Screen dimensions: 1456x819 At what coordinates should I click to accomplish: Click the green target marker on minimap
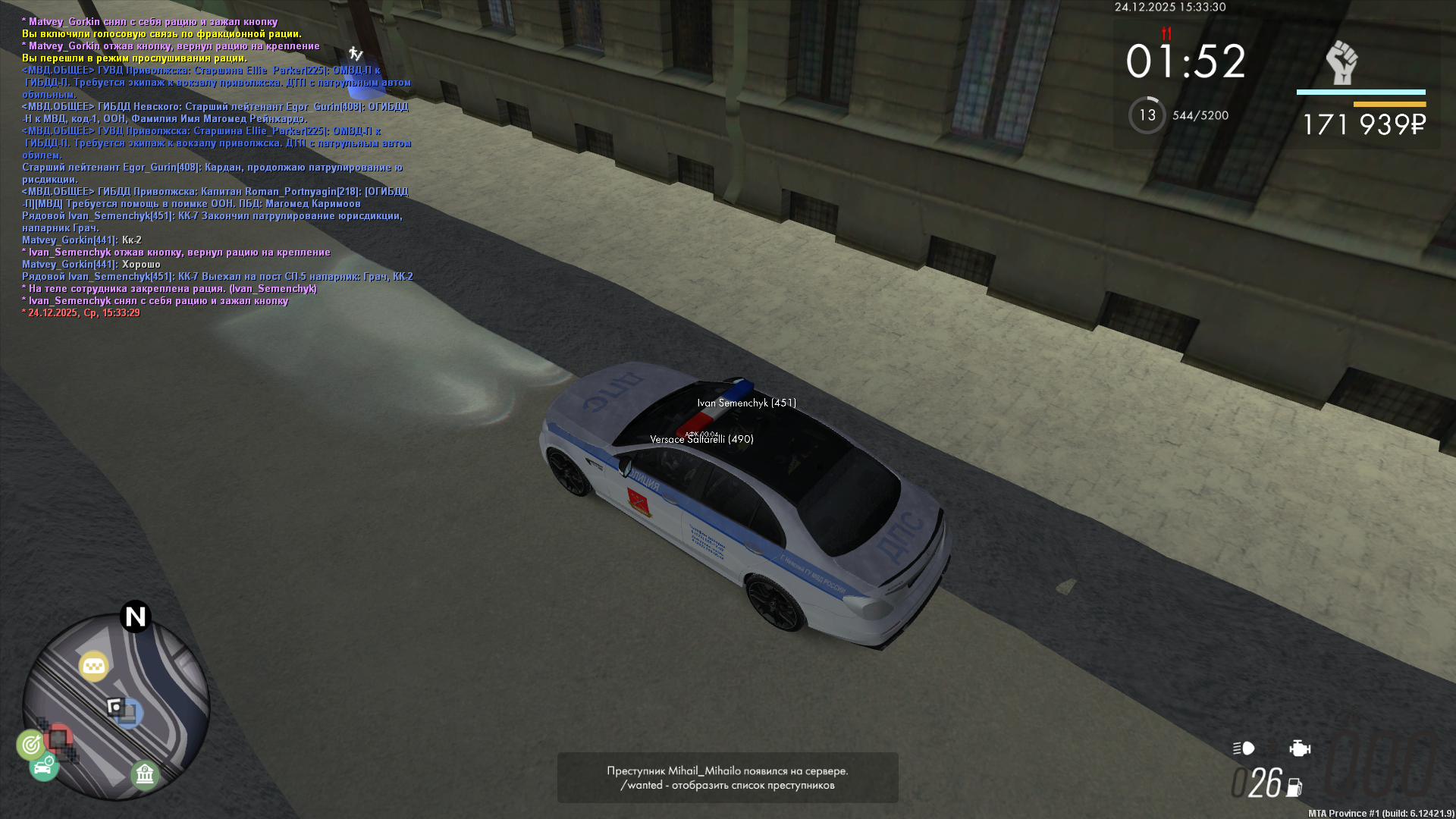[31, 745]
